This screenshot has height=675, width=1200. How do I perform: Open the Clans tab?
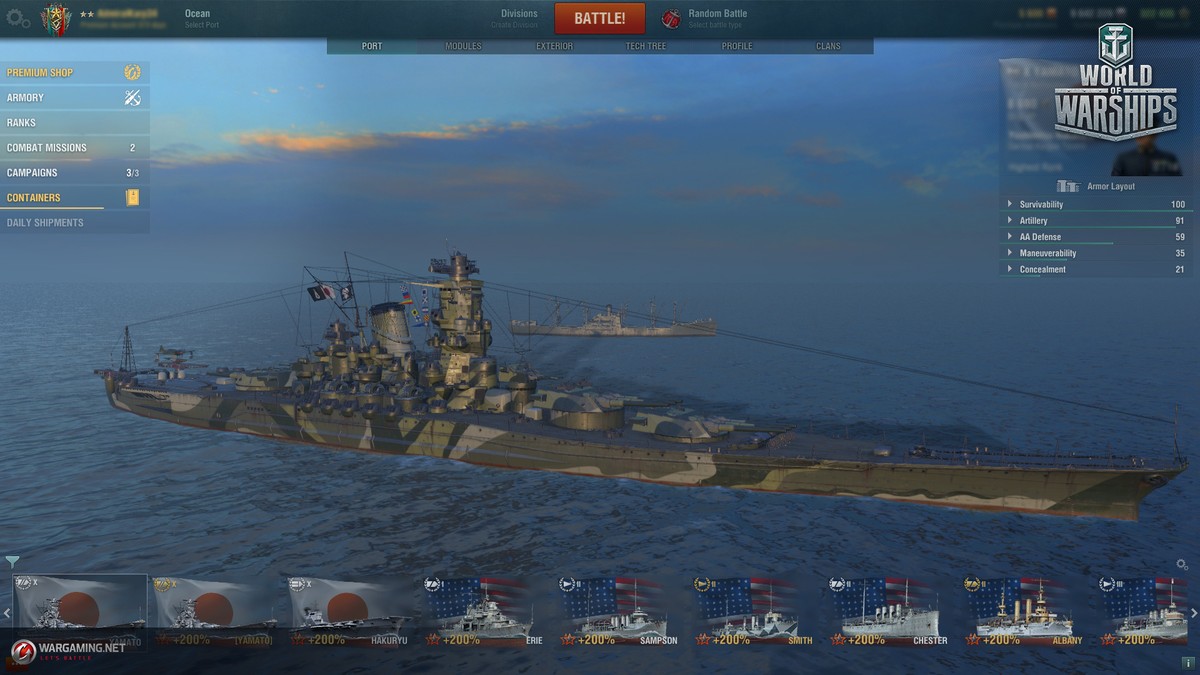(x=828, y=46)
